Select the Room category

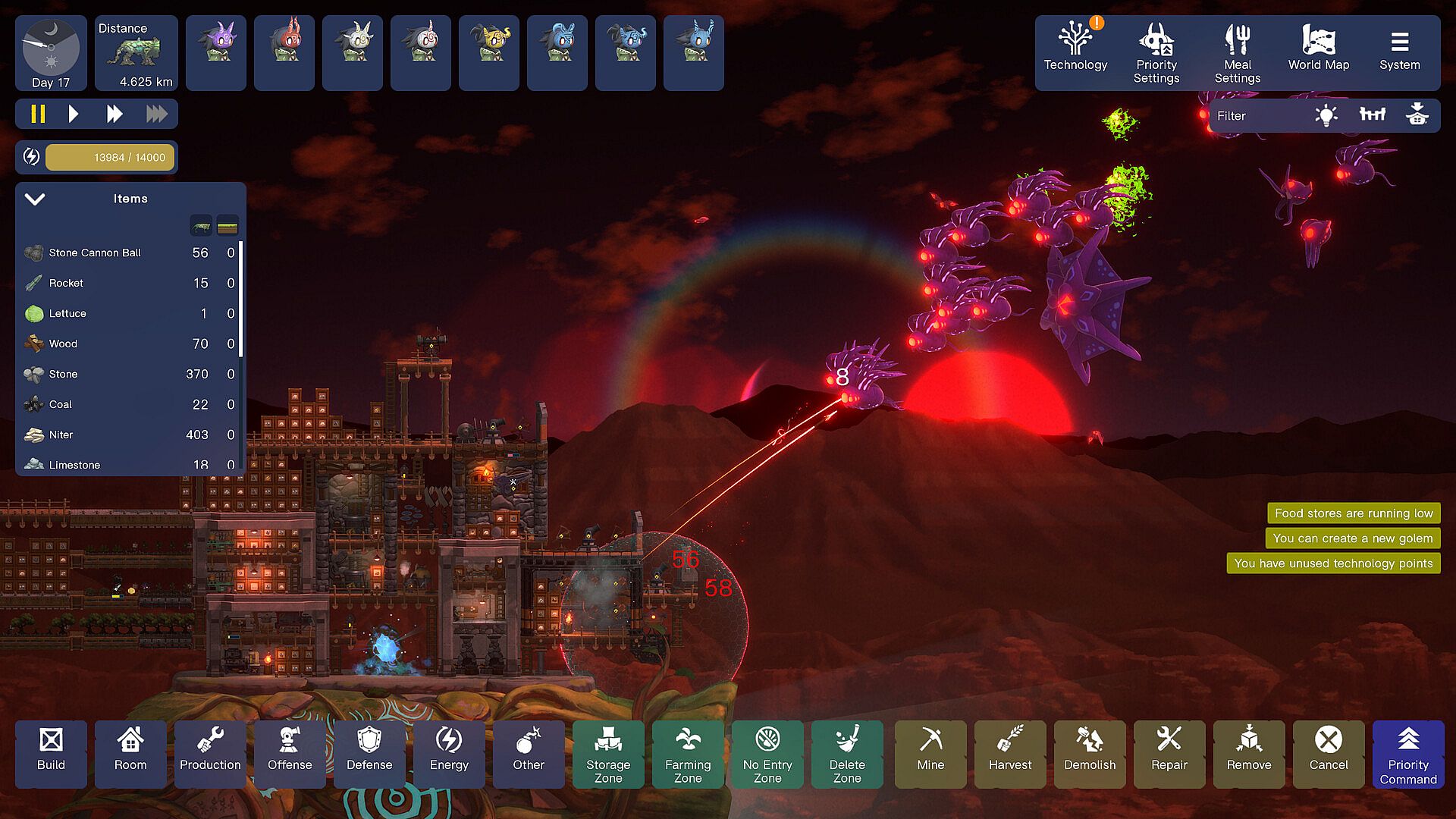(130, 753)
